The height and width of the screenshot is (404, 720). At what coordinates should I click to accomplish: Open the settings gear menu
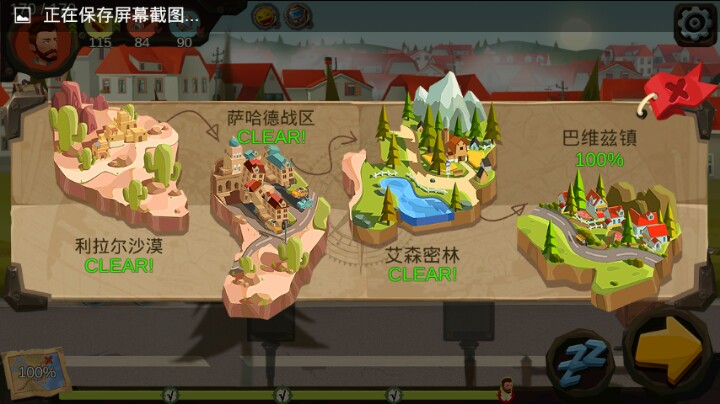pyautogui.click(x=693, y=23)
